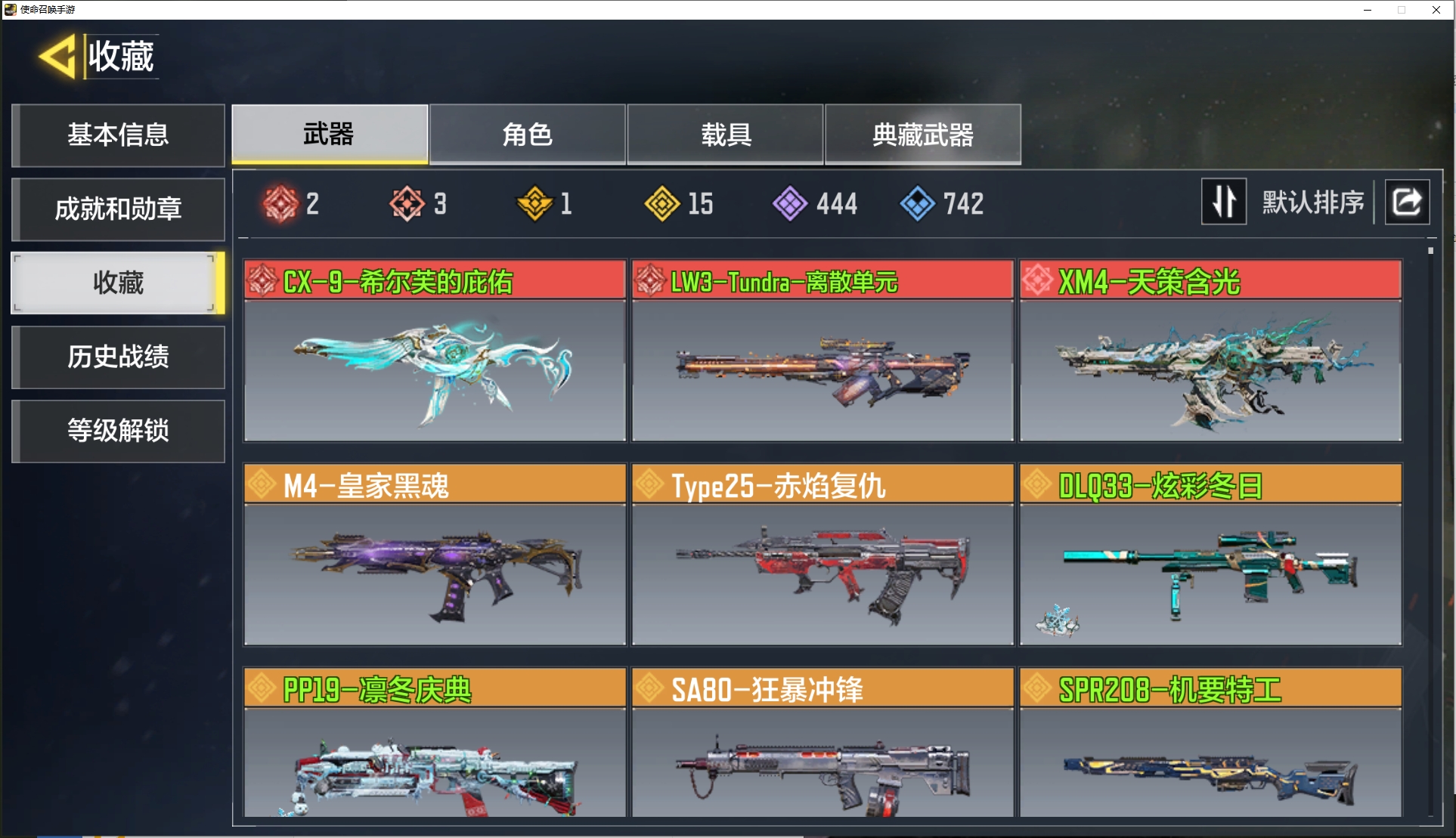Select the Type25-赤焰复仇 weapon card
1456x838 pixels.
pyautogui.click(x=822, y=555)
